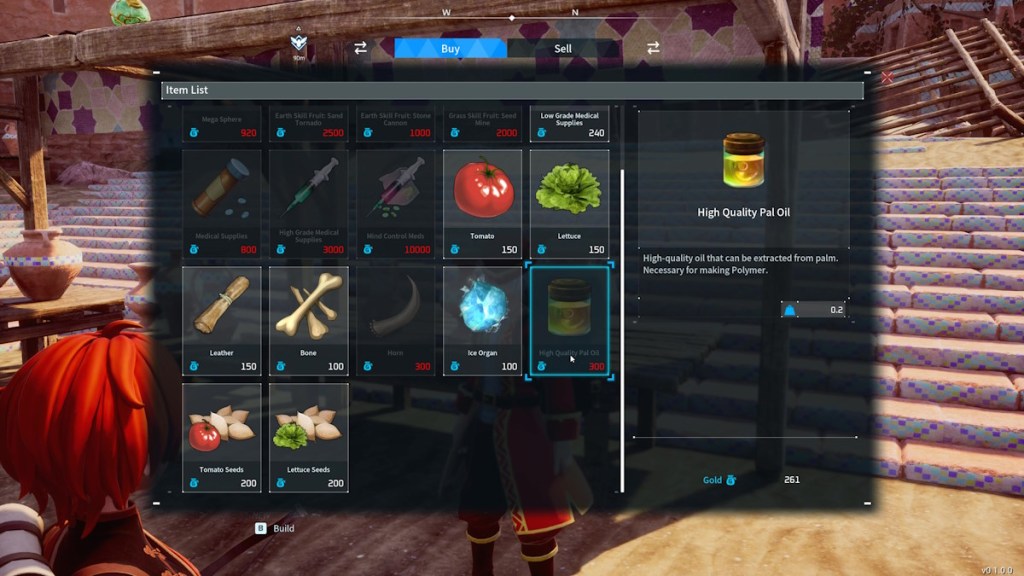Viewport: 1024px width, 576px height.
Task: Select the Lettuce Seeds item
Action: click(309, 437)
